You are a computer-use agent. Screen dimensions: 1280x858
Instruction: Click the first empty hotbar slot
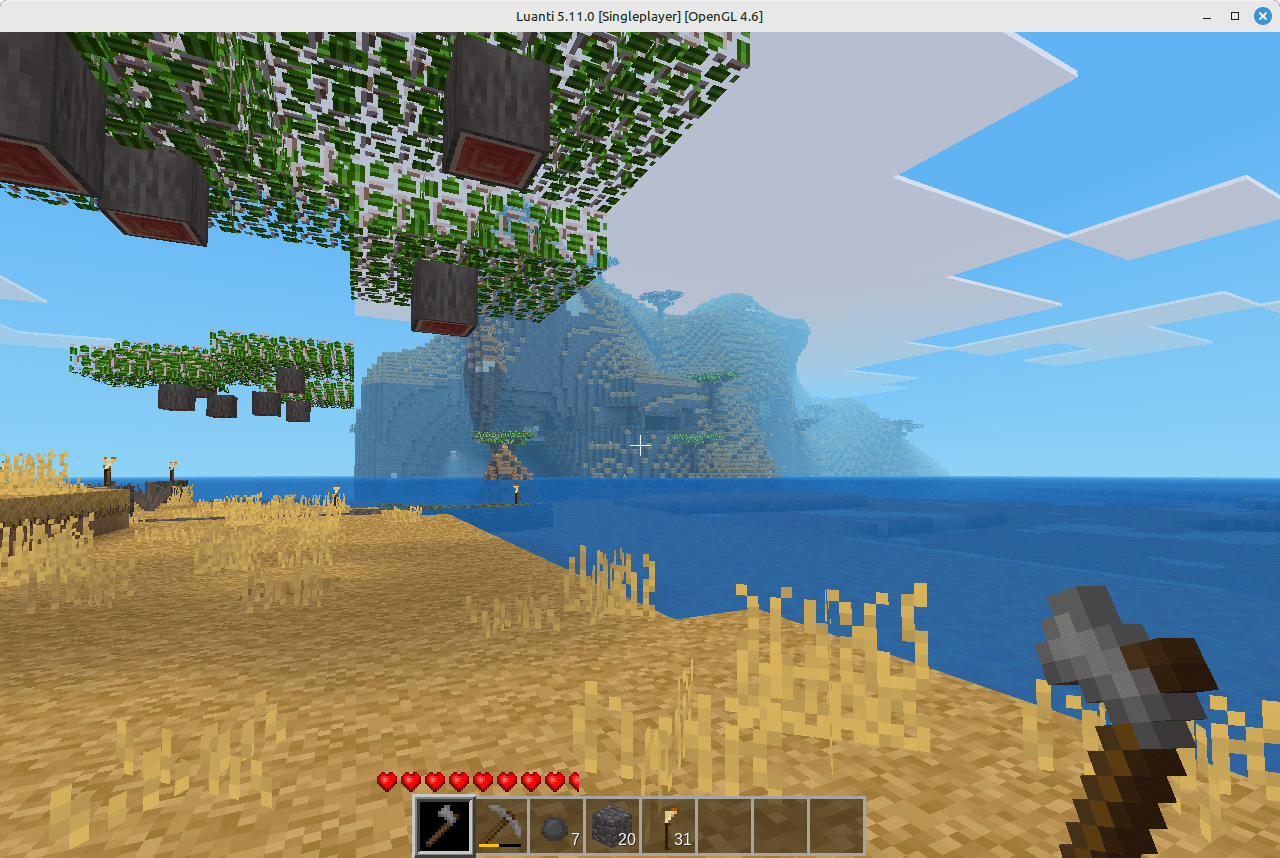(724, 824)
